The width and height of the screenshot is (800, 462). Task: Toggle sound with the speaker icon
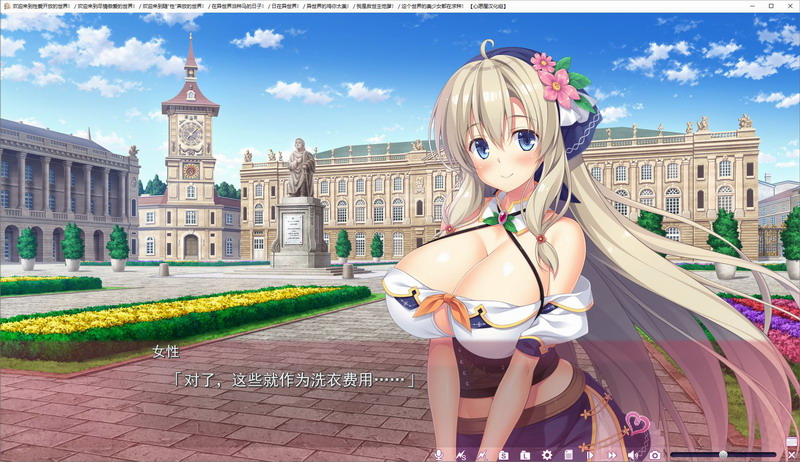(633, 455)
